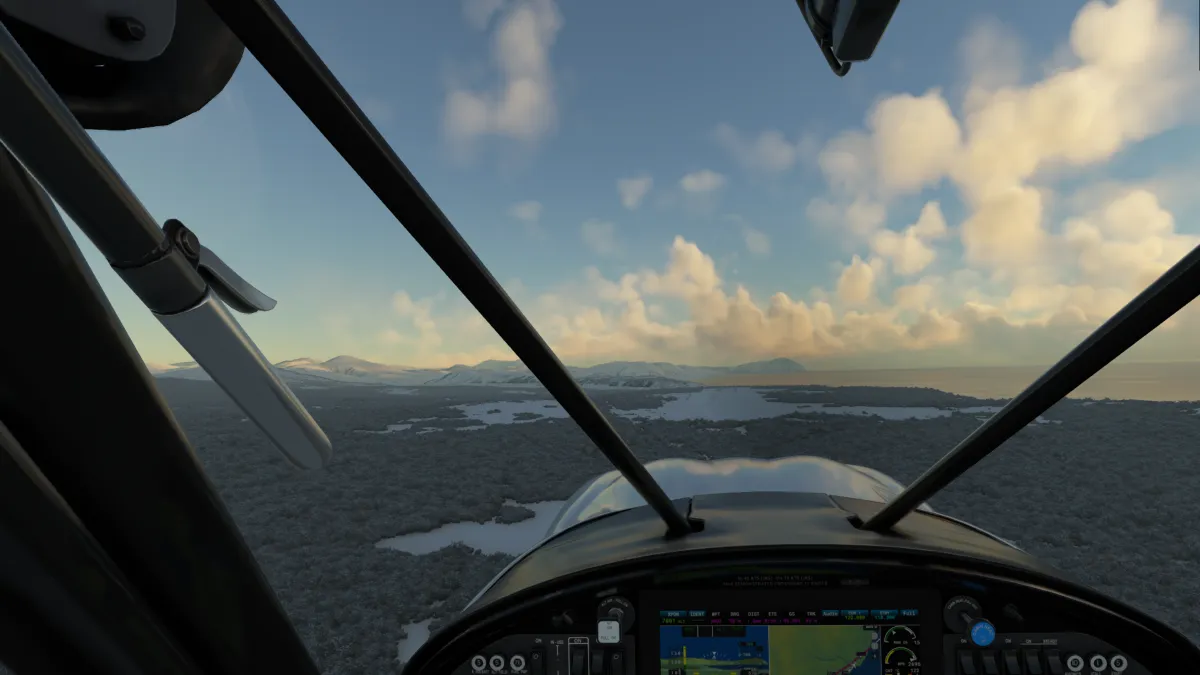This screenshot has height=675, width=1200.
Task: Select the Full button on the avionics display
Action: tap(909, 613)
